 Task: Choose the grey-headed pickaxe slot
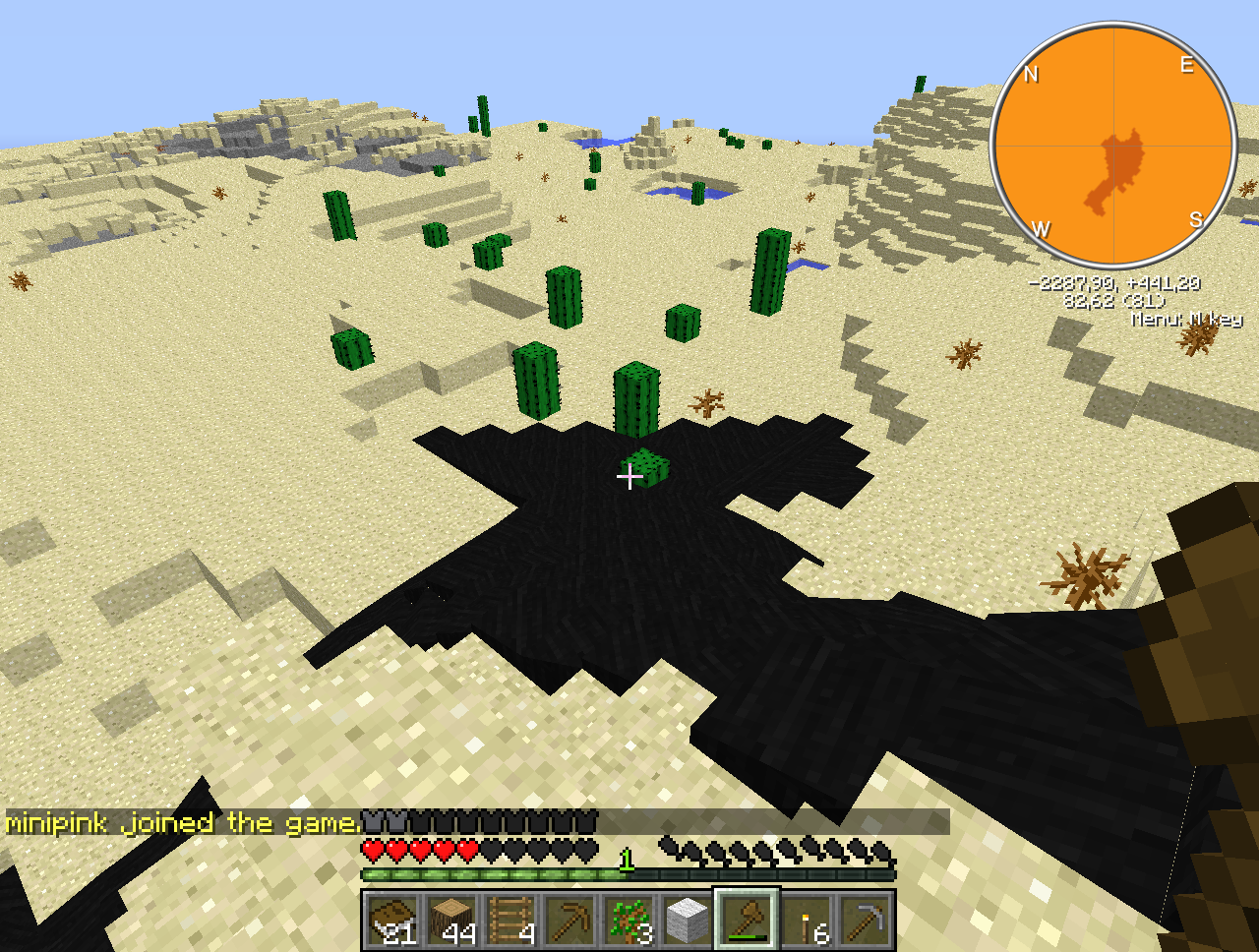click(866, 921)
